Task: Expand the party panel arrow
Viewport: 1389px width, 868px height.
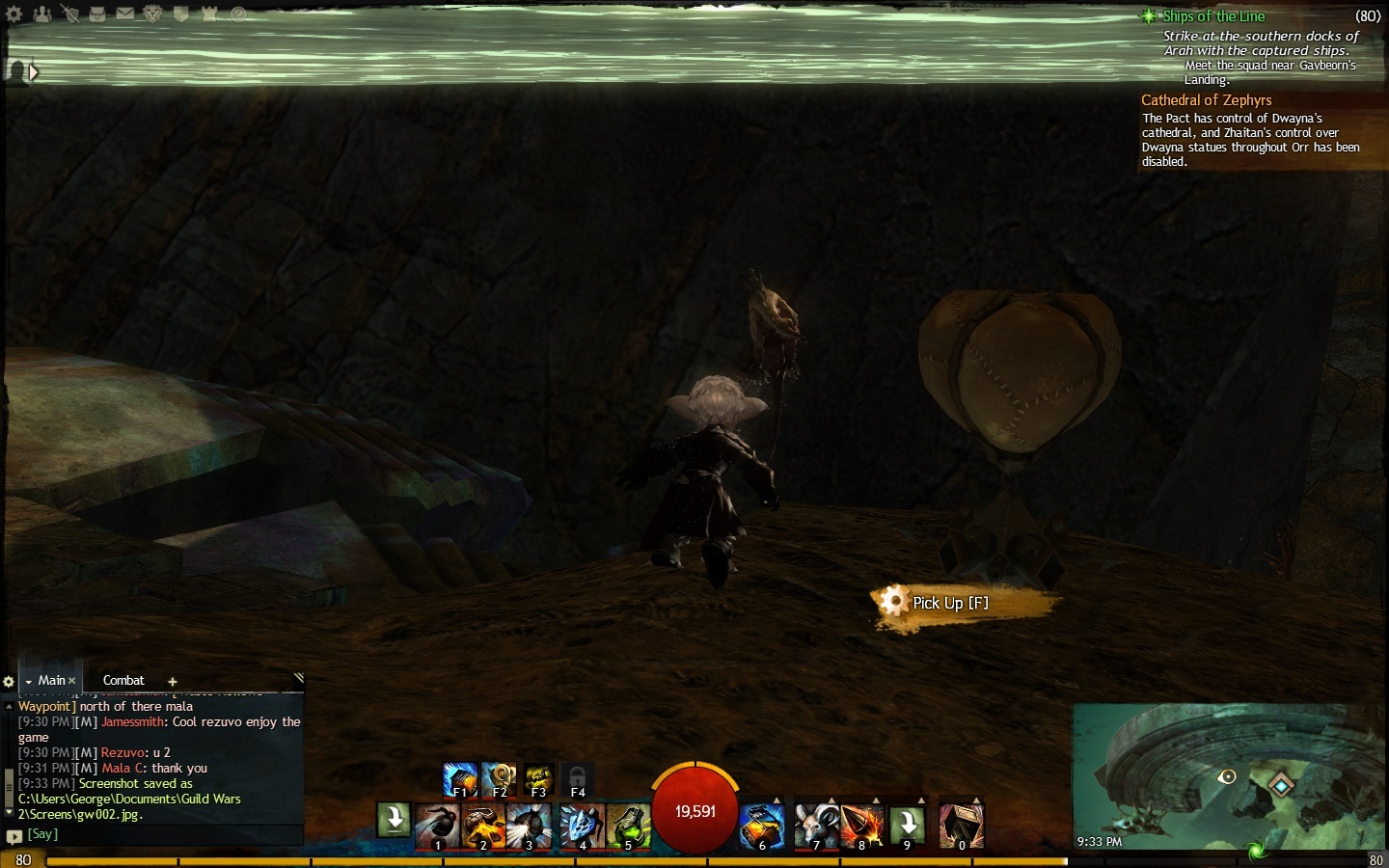Action: click(34, 72)
